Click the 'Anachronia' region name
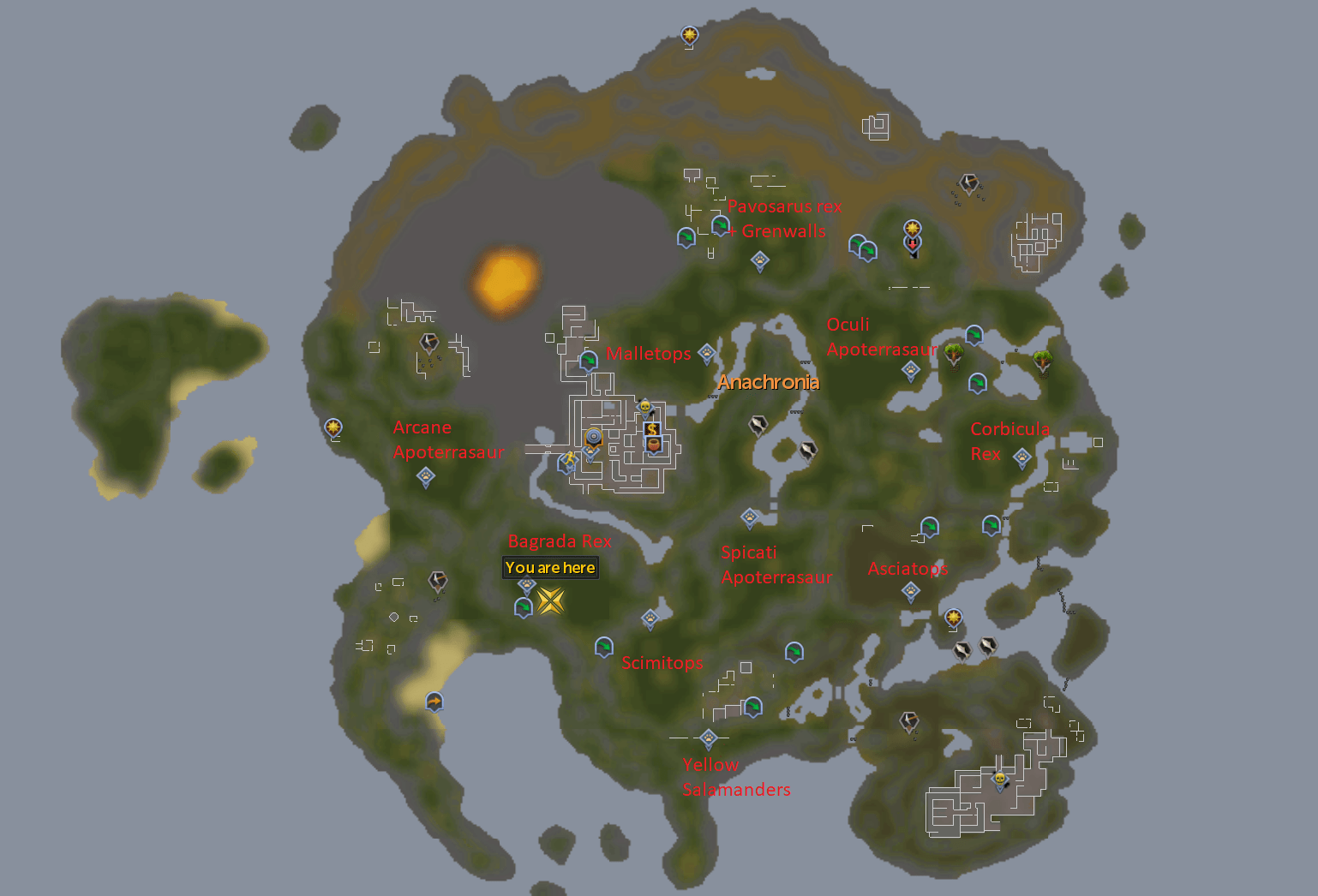The width and height of the screenshot is (1318, 896). [768, 383]
